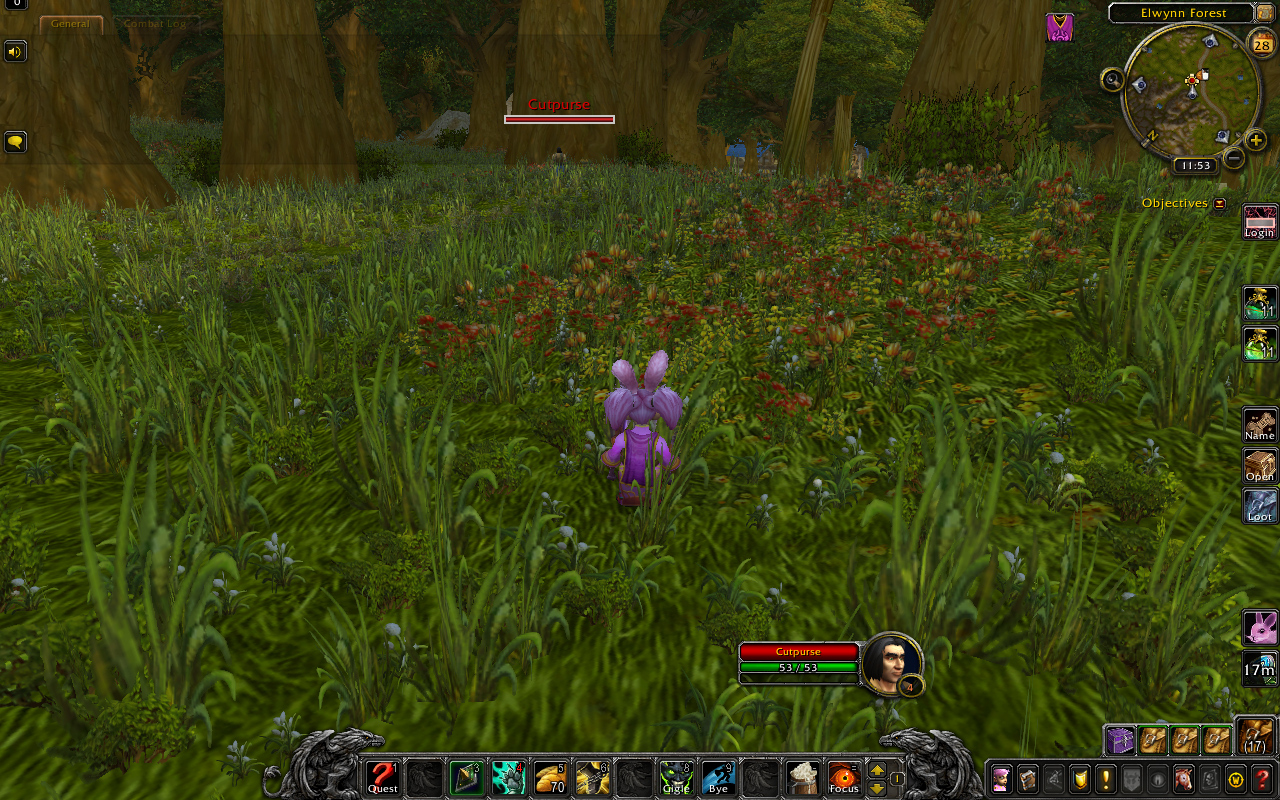The height and width of the screenshot is (800, 1280).
Task: Open the red question mark help button
Action: coord(1262,778)
